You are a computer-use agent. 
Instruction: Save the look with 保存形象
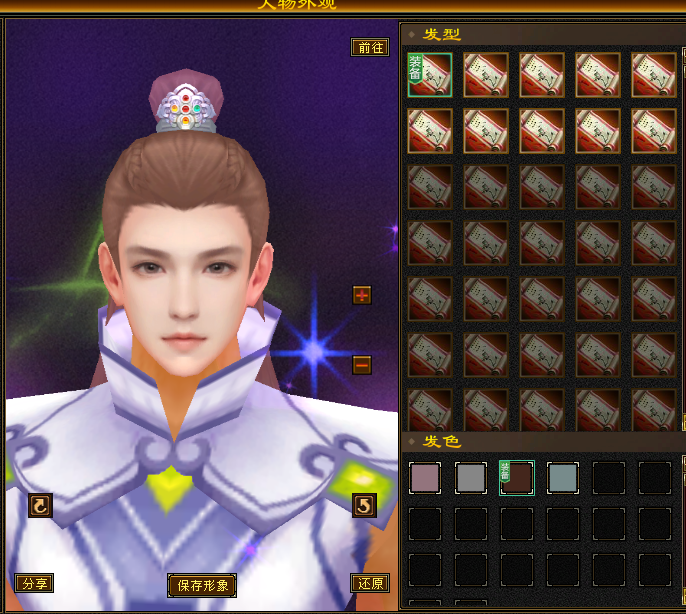(202, 585)
